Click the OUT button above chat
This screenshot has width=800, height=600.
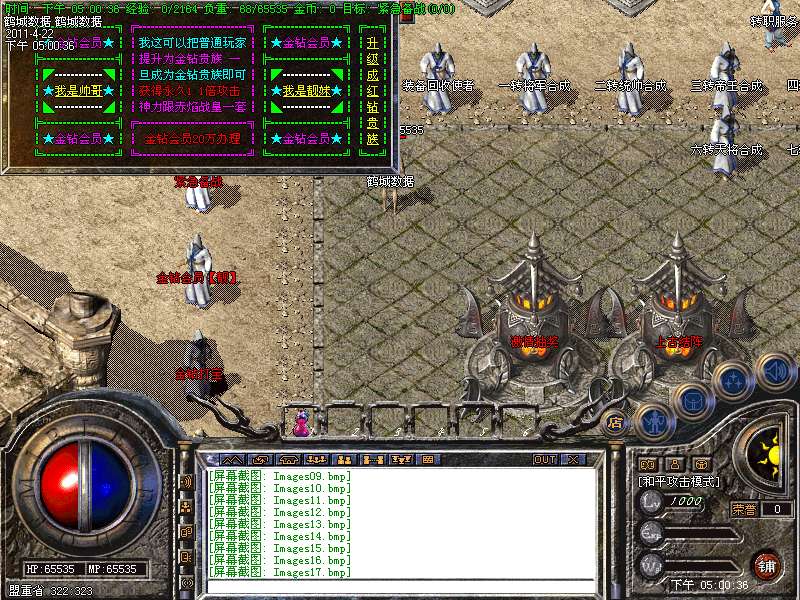point(545,459)
